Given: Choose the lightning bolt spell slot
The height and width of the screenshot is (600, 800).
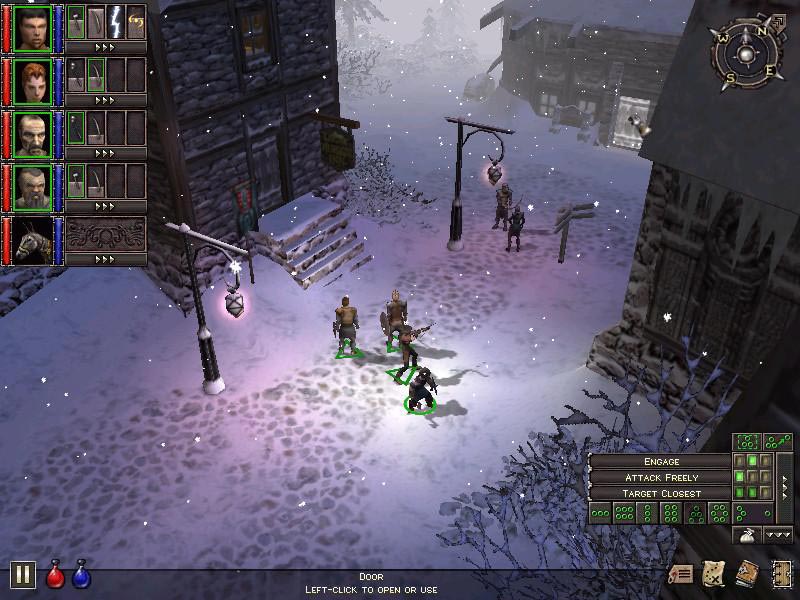Looking at the screenshot, I should coord(115,22).
